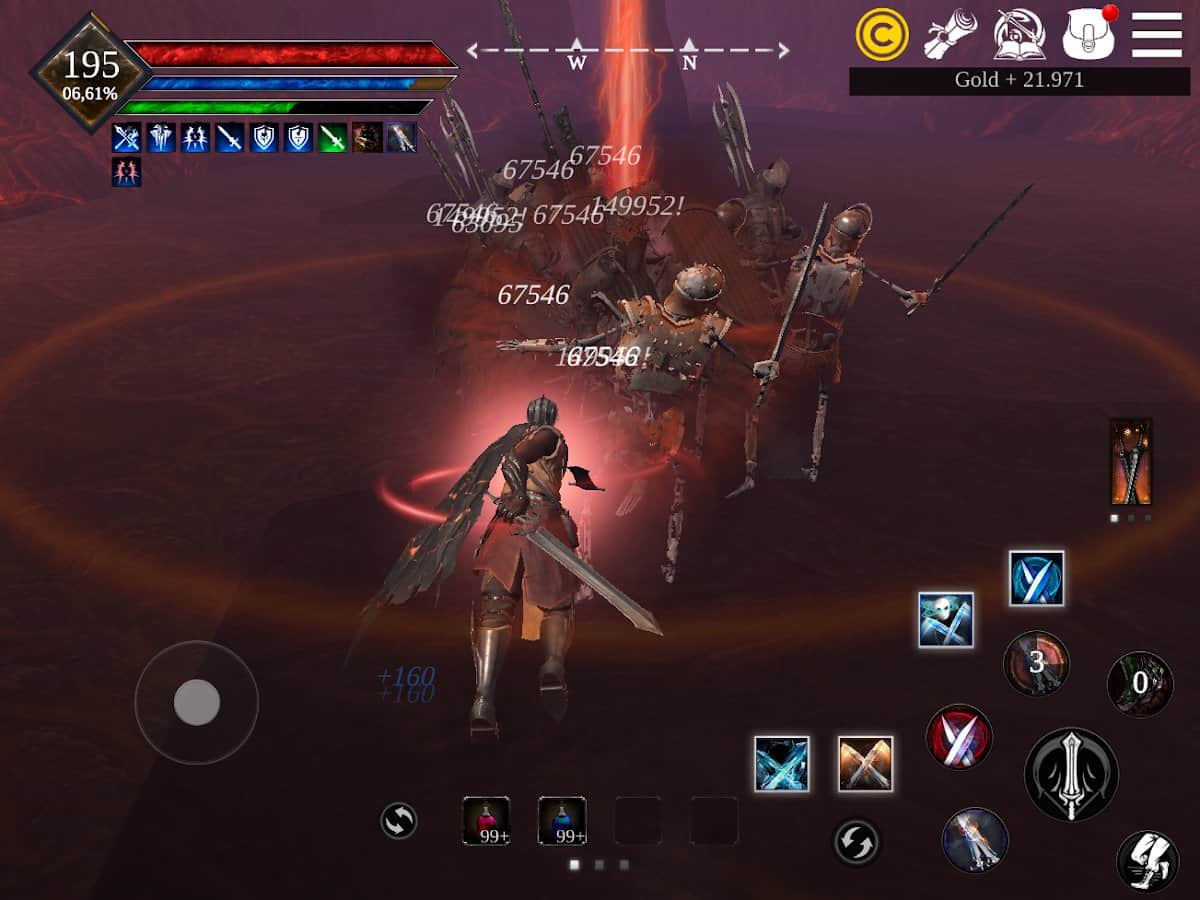Open the quest scroll icon

pyautogui.click(x=950, y=36)
